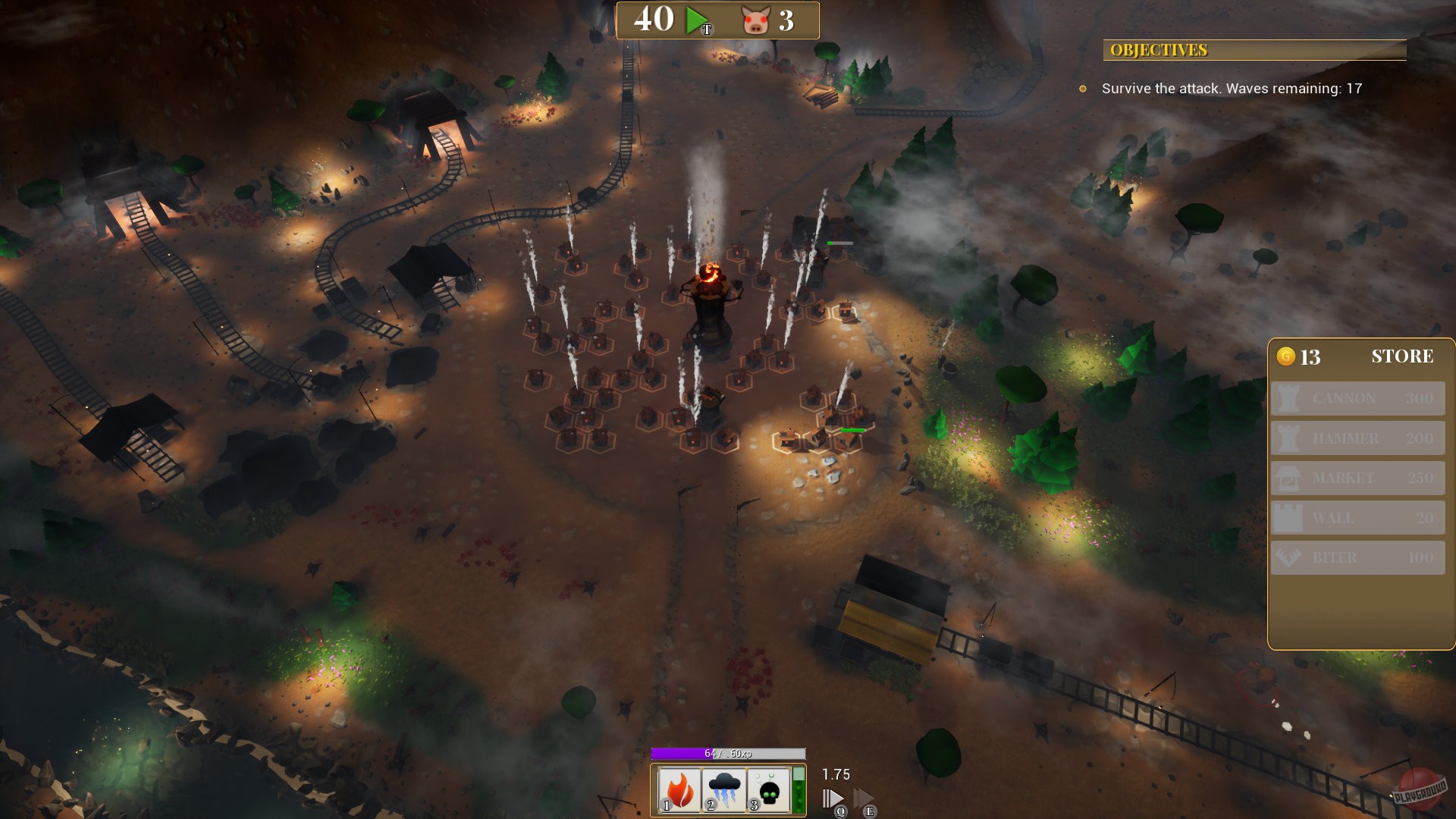Image resolution: width=1456 pixels, height=819 pixels.
Task: Select the fire ability in slot 1
Action: tap(680, 789)
